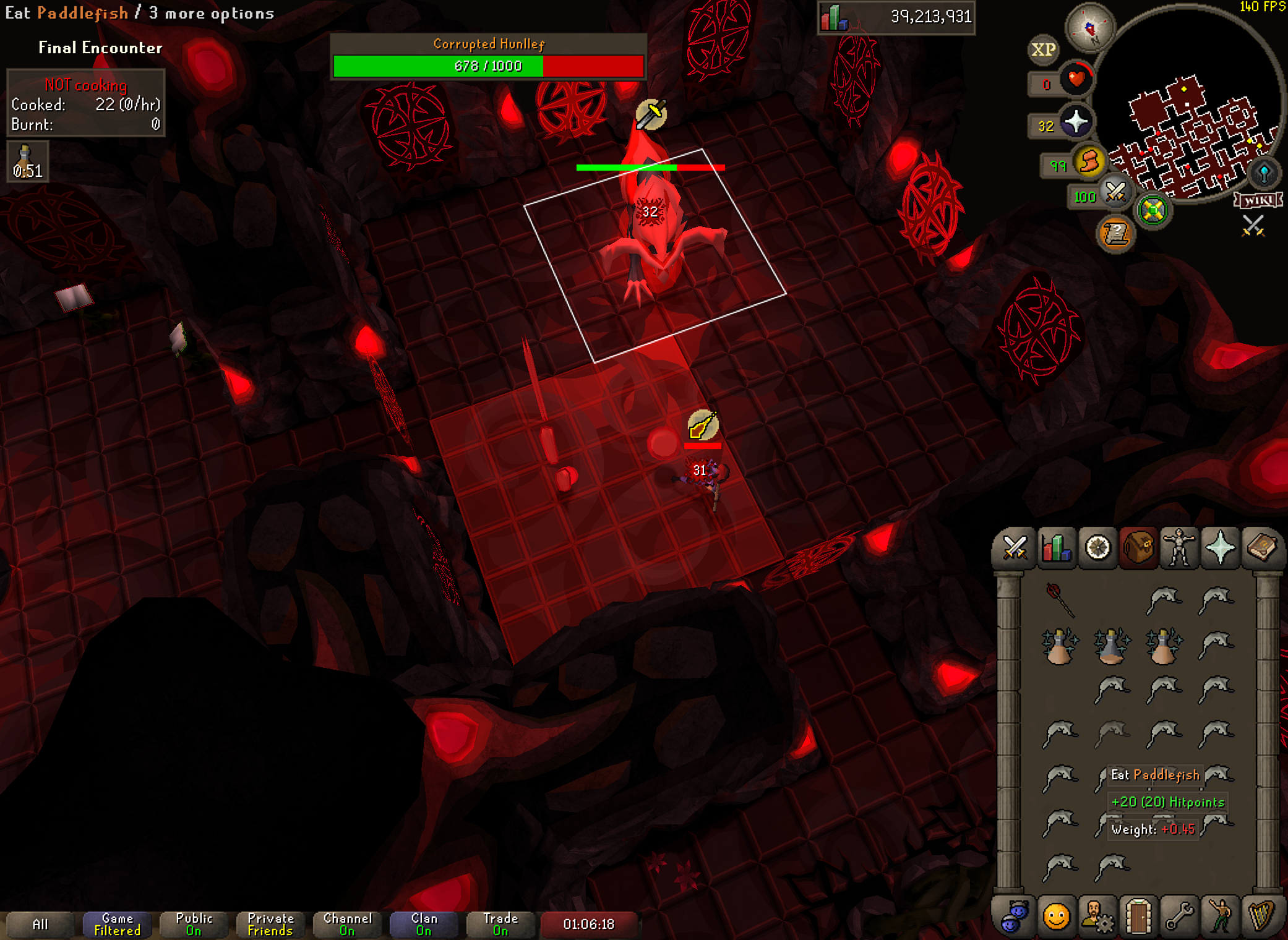Toggle run energy orb
Image resolution: width=1288 pixels, height=940 pixels.
1089,163
